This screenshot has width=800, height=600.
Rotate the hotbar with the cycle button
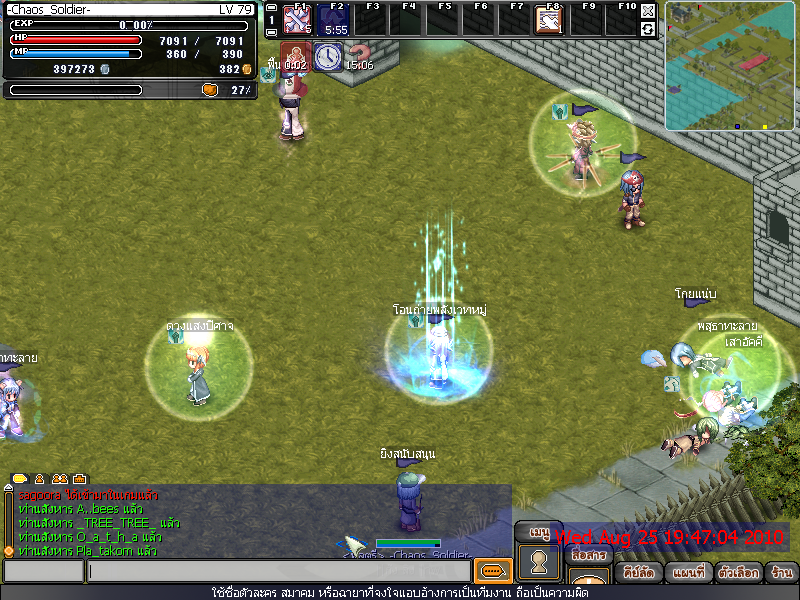coord(648,29)
